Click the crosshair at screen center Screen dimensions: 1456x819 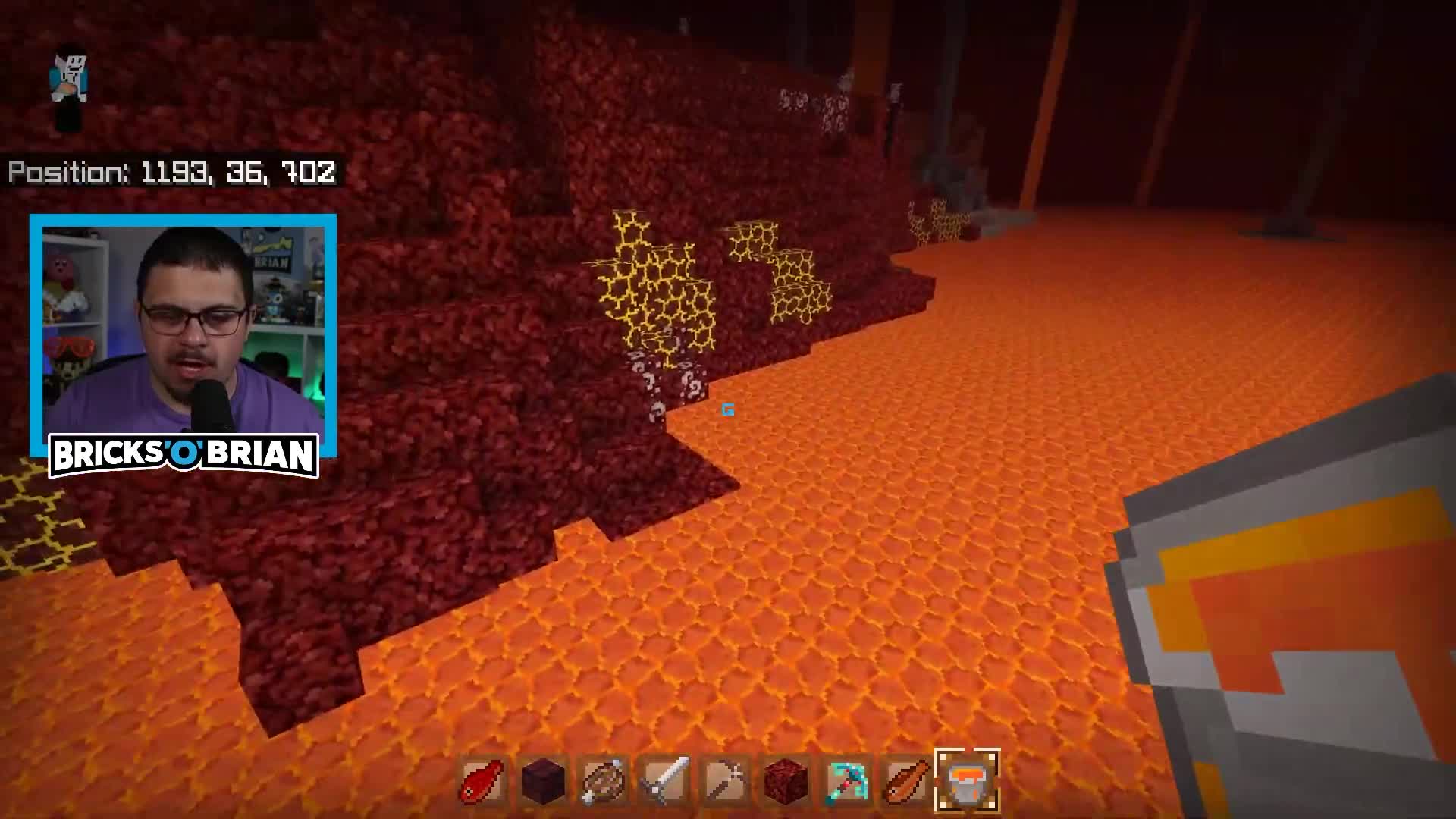(x=726, y=409)
